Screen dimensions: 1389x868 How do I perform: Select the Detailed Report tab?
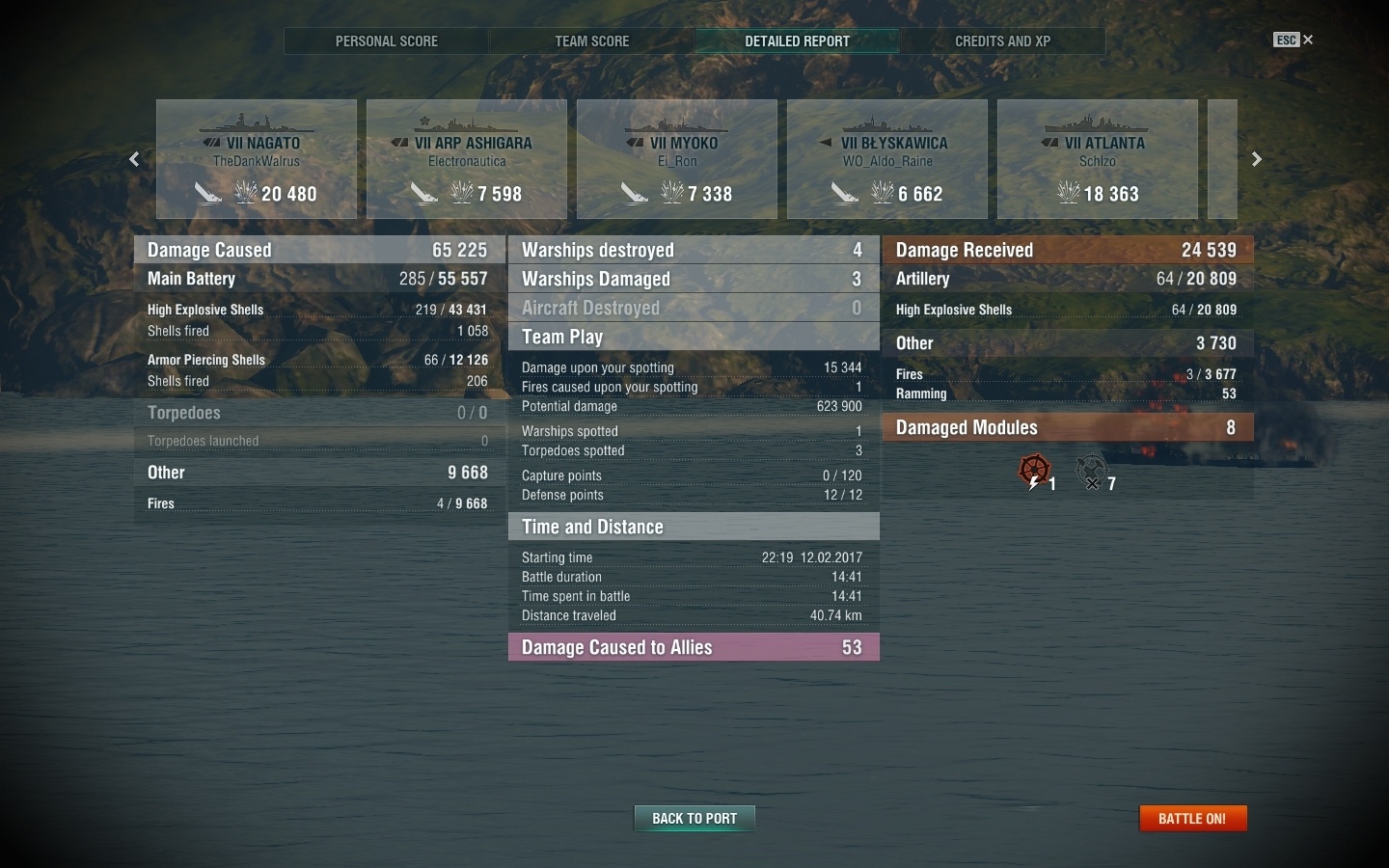797,41
